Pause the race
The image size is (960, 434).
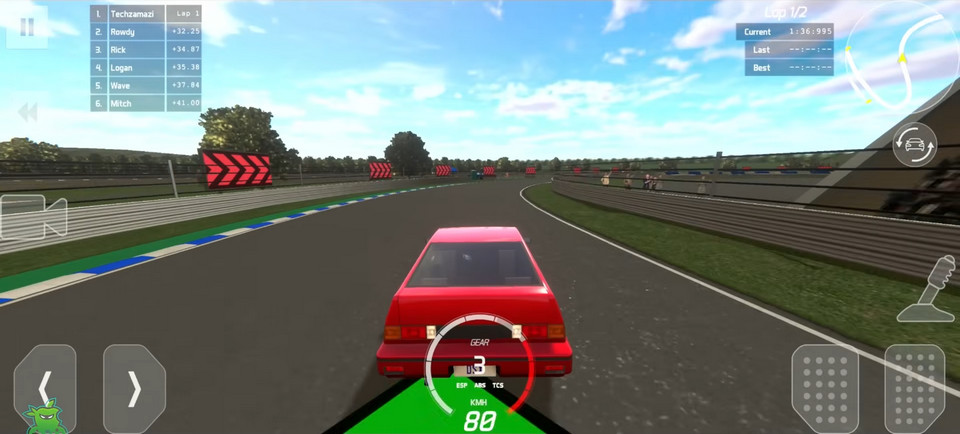[x=27, y=27]
